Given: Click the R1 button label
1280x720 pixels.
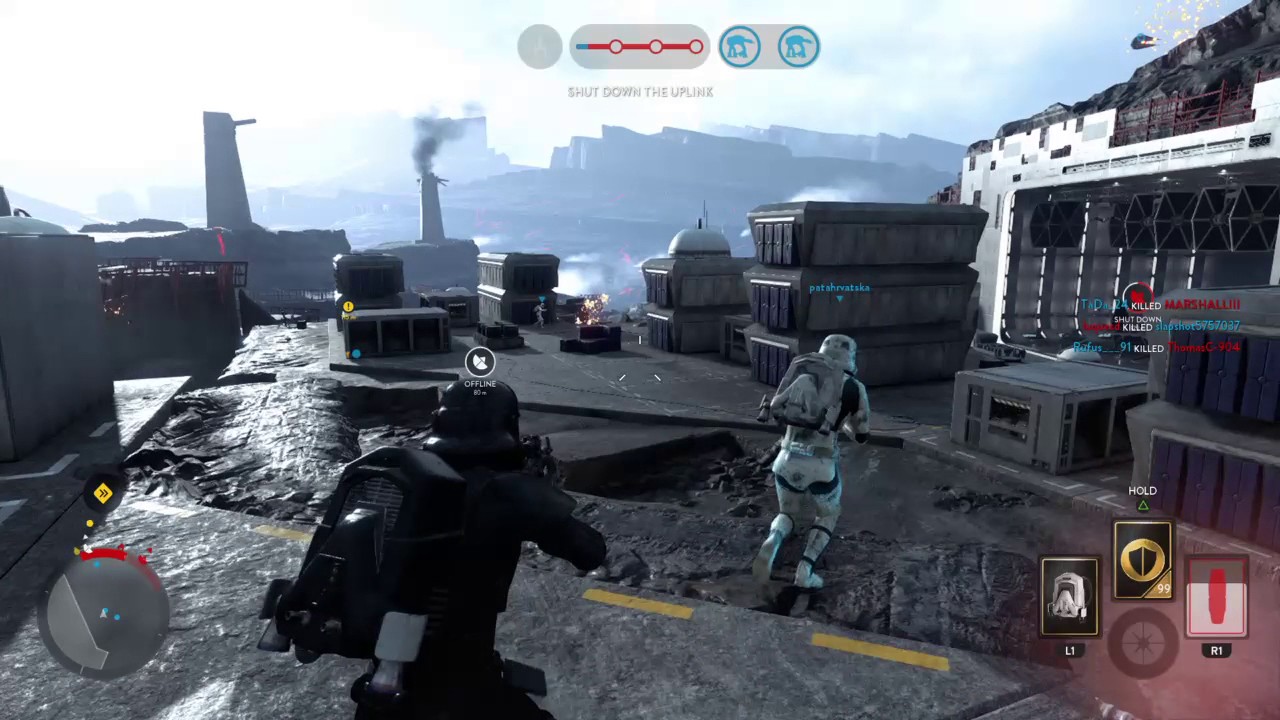Looking at the screenshot, I should click(1216, 650).
